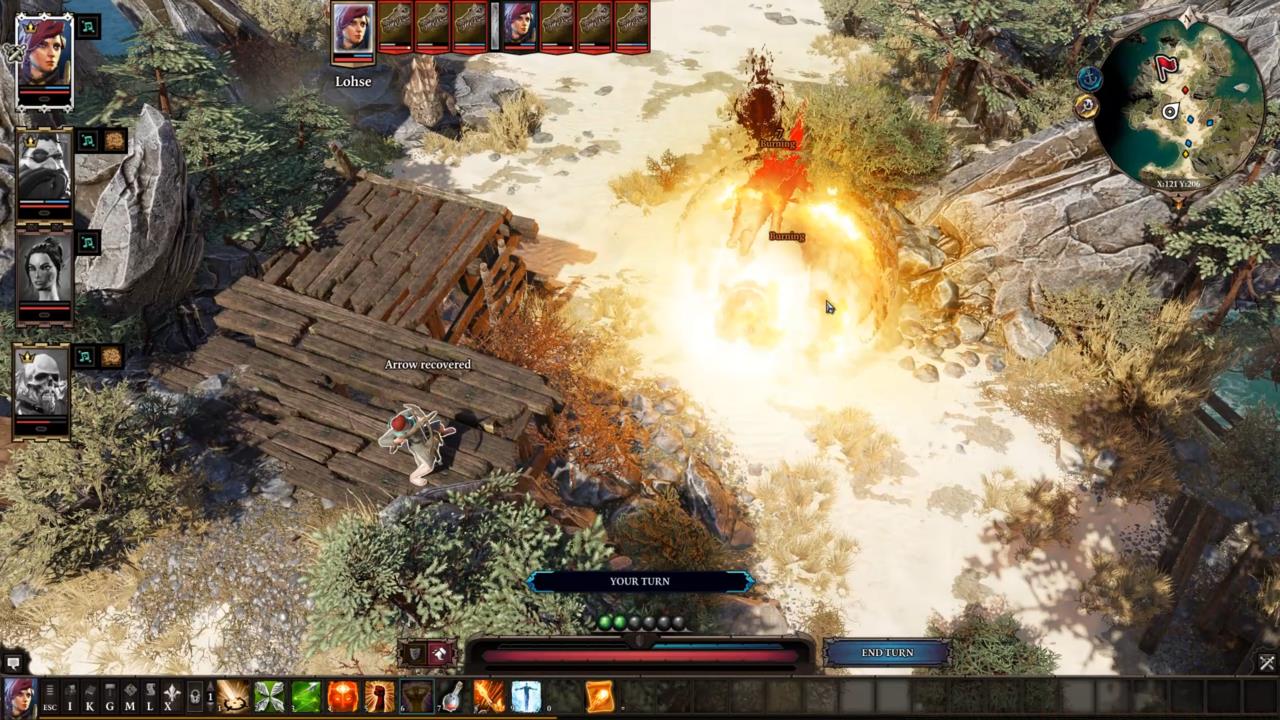
Task: Toggle the shield icon beside the health bar
Action: pos(415,654)
